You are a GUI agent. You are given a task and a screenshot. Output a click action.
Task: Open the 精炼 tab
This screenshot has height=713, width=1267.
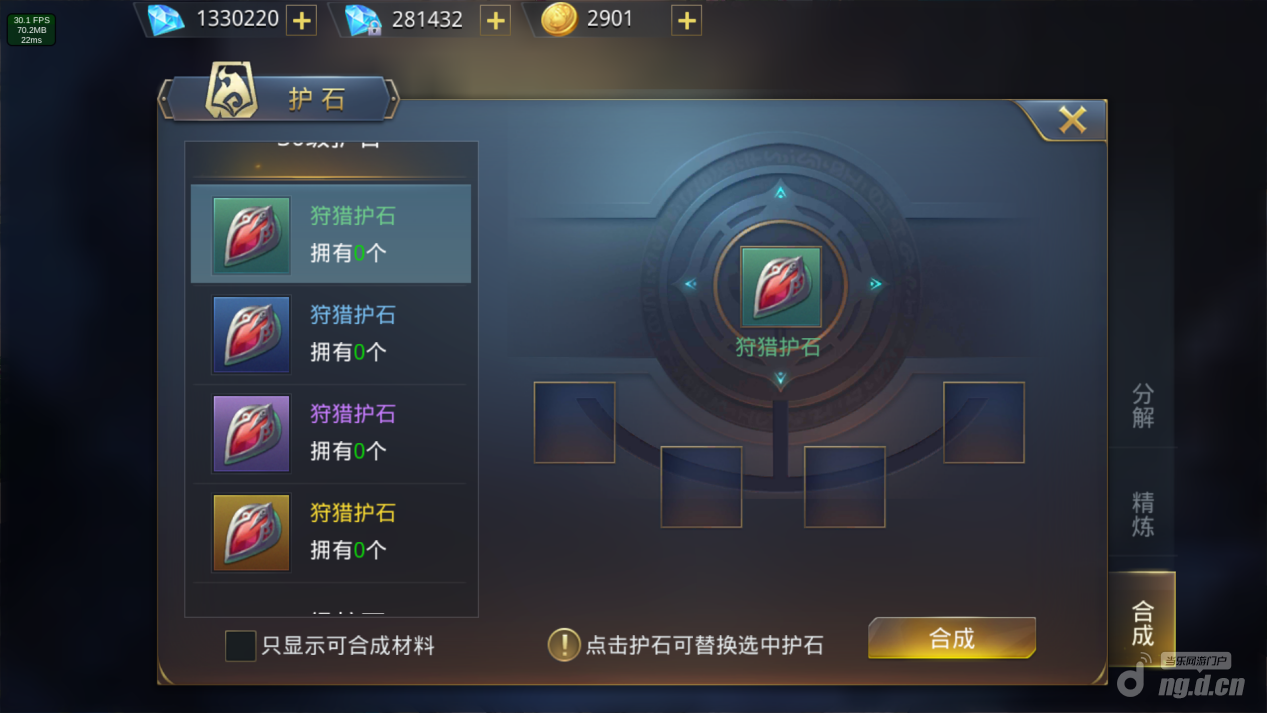click(1142, 513)
